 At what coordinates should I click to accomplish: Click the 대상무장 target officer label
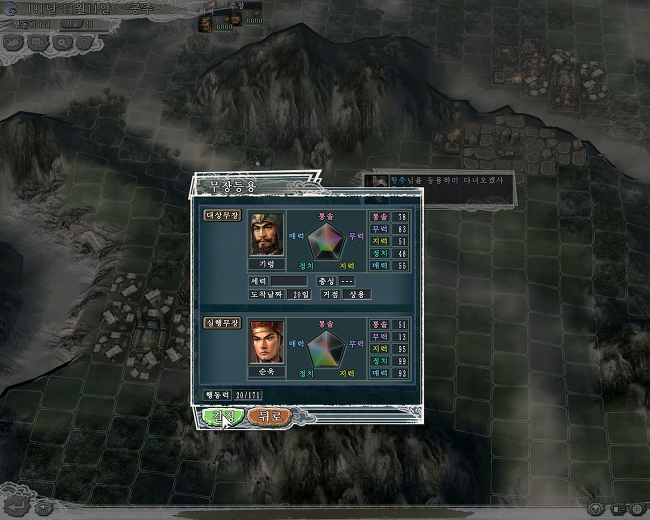coord(222,215)
